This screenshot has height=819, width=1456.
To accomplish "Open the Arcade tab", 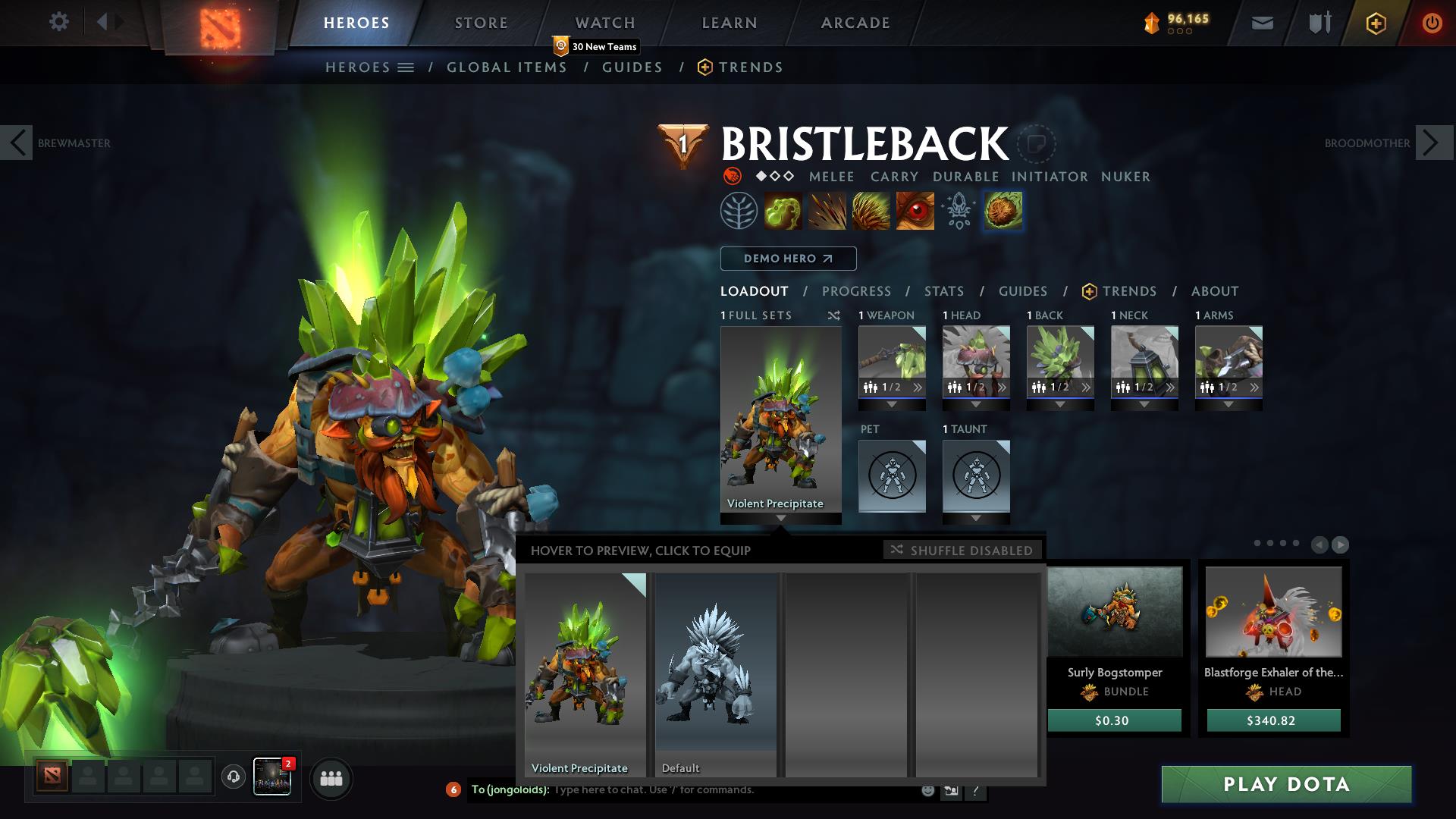I will coord(855,23).
